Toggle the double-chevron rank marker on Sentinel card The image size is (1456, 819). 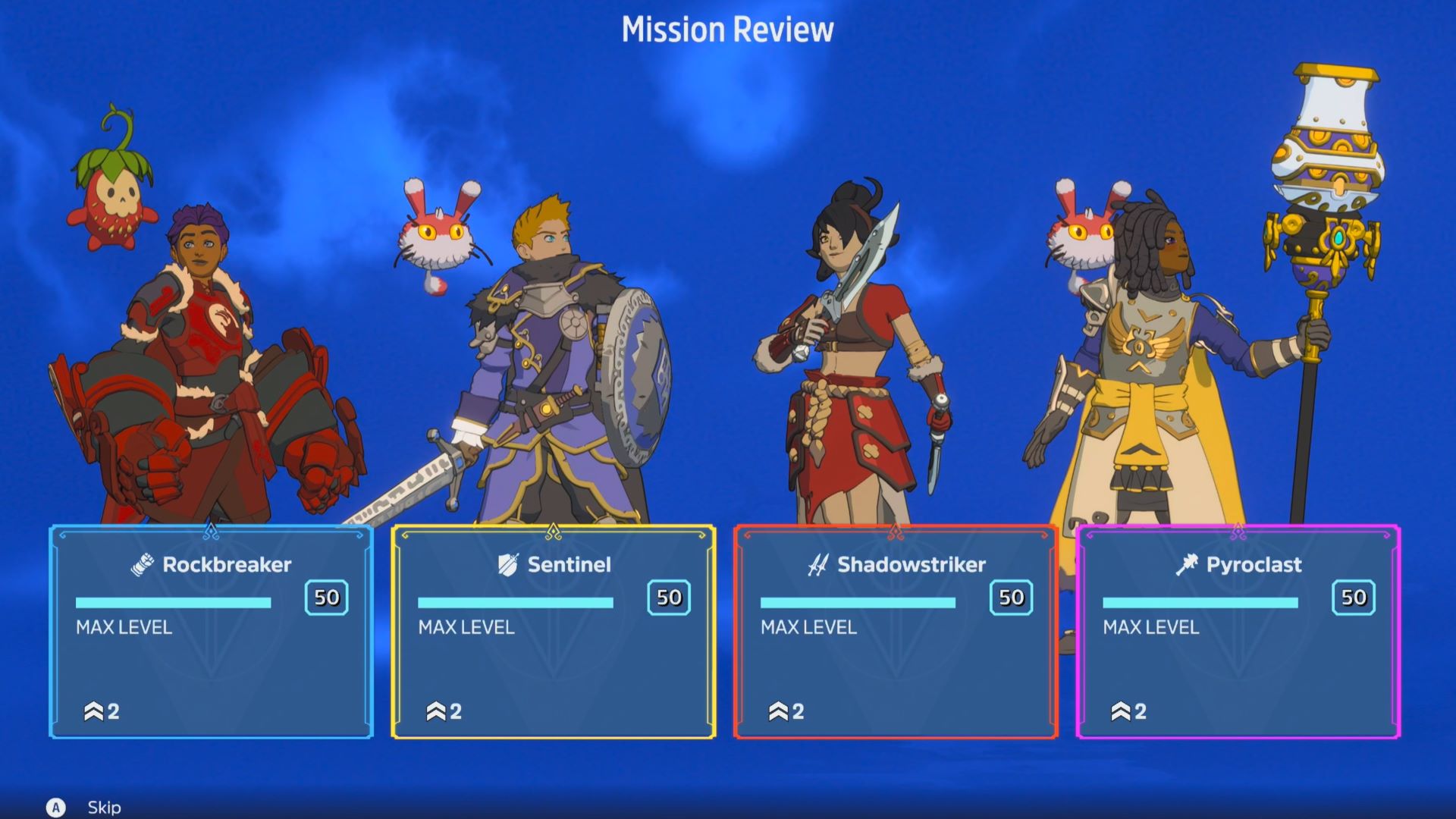tap(435, 712)
